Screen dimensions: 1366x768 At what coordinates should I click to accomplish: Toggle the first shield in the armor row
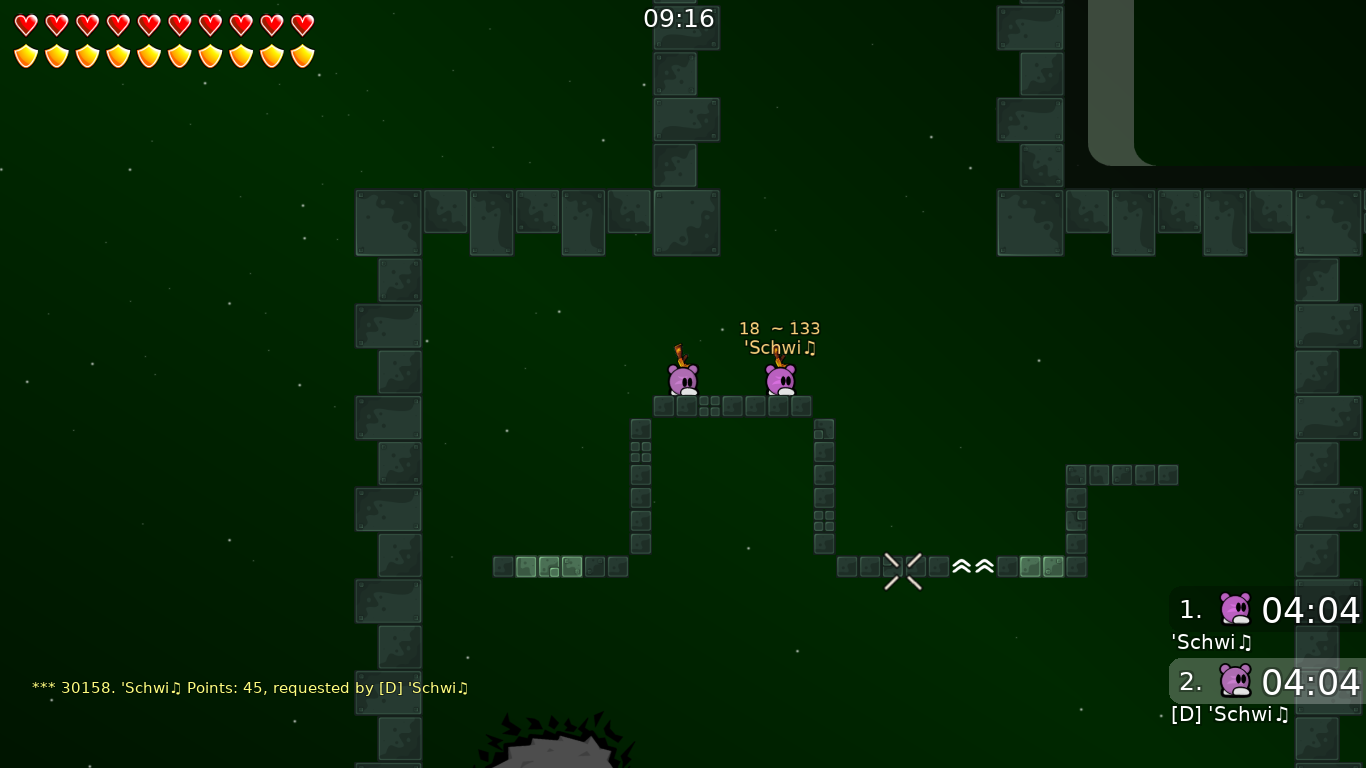tap(26, 56)
